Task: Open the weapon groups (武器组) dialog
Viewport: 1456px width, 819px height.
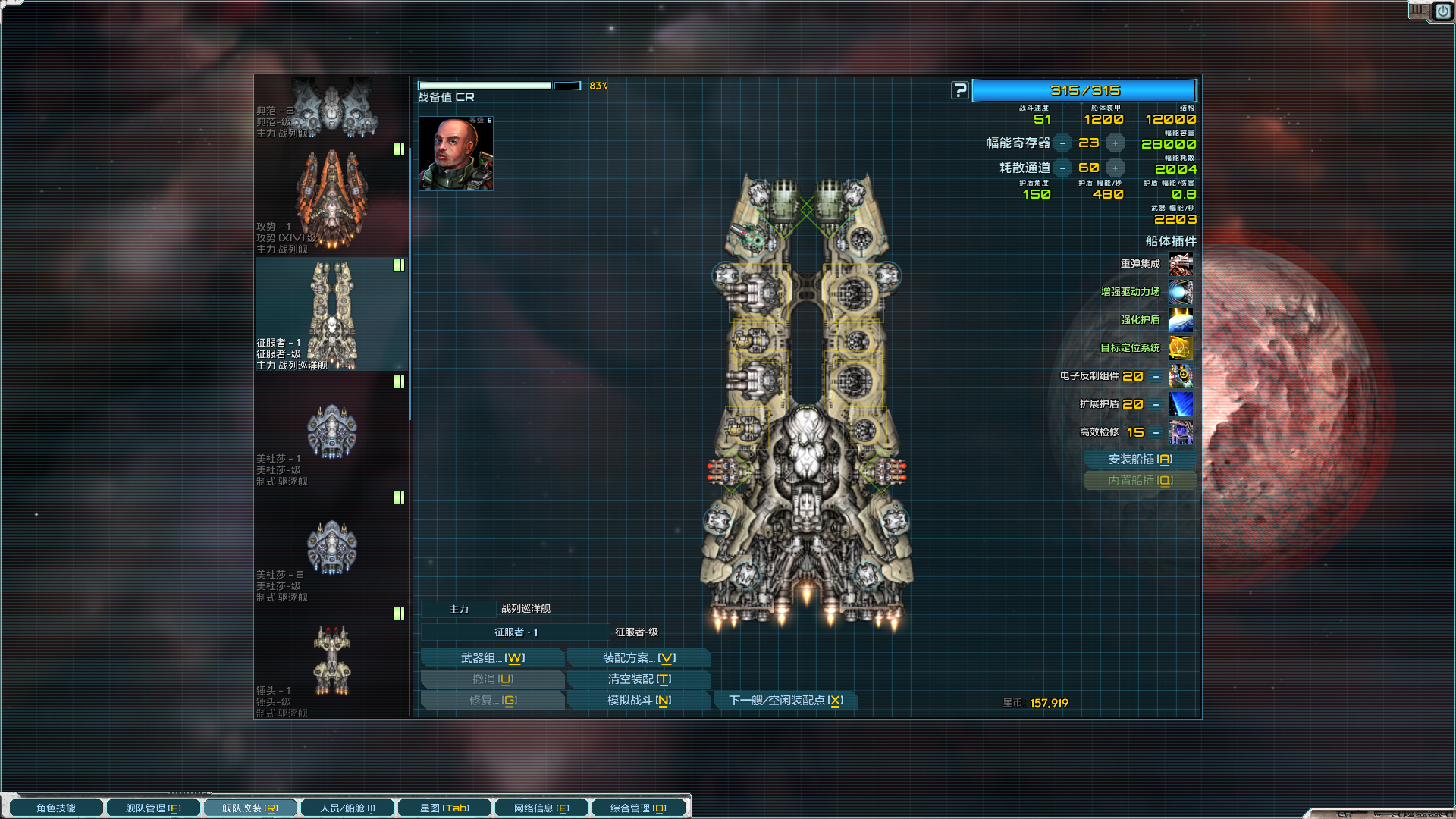Action: [492, 658]
